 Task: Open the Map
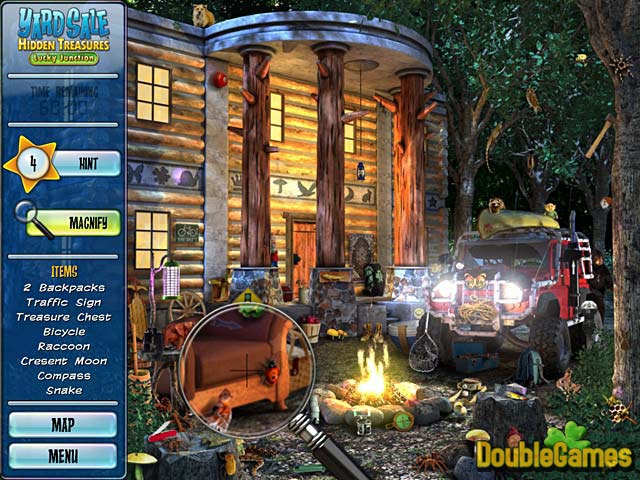pos(63,425)
